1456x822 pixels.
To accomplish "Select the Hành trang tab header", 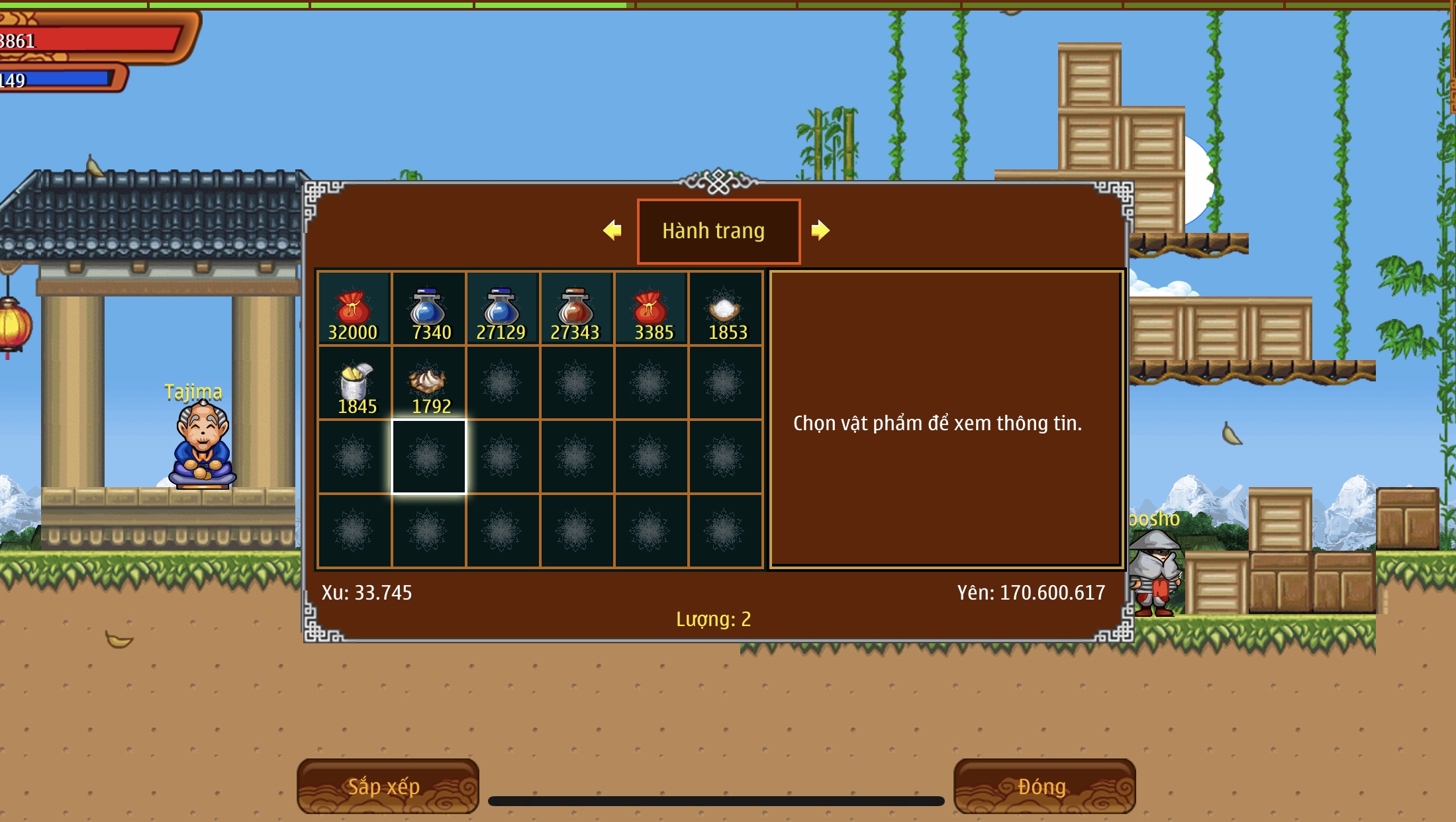I will (718, 231).
